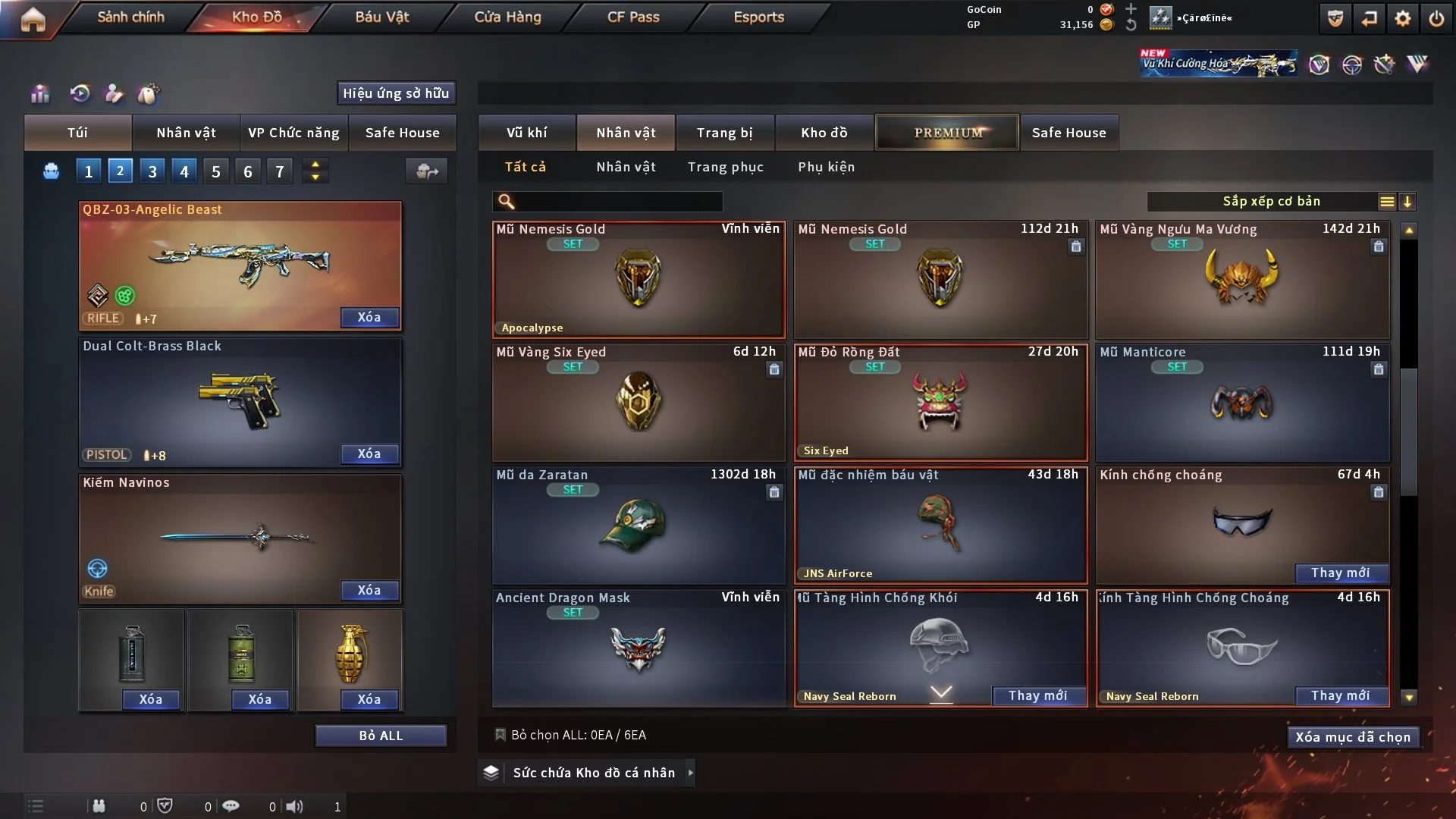
Task: Remove the QBZ-03-Angelic Beast rifle with Xóa
Action: click(x=369, y=317)
